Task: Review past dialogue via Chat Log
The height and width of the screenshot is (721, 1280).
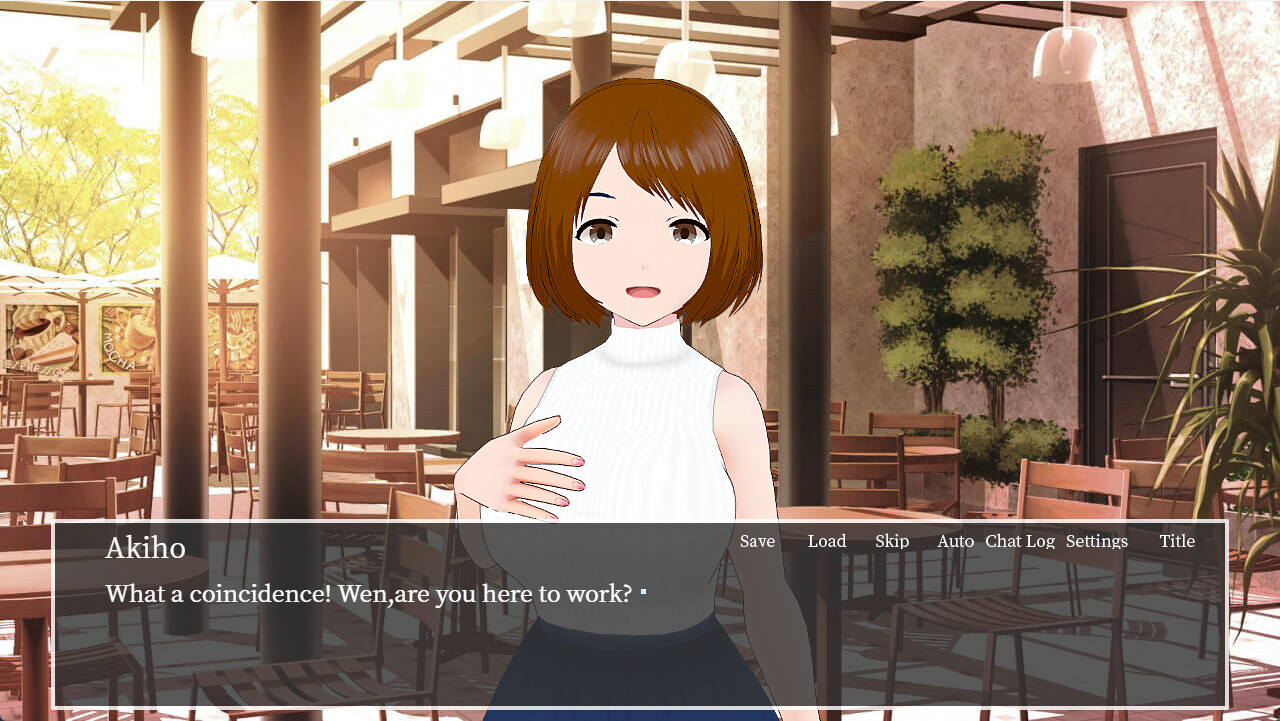Action: pos(1019,541)
